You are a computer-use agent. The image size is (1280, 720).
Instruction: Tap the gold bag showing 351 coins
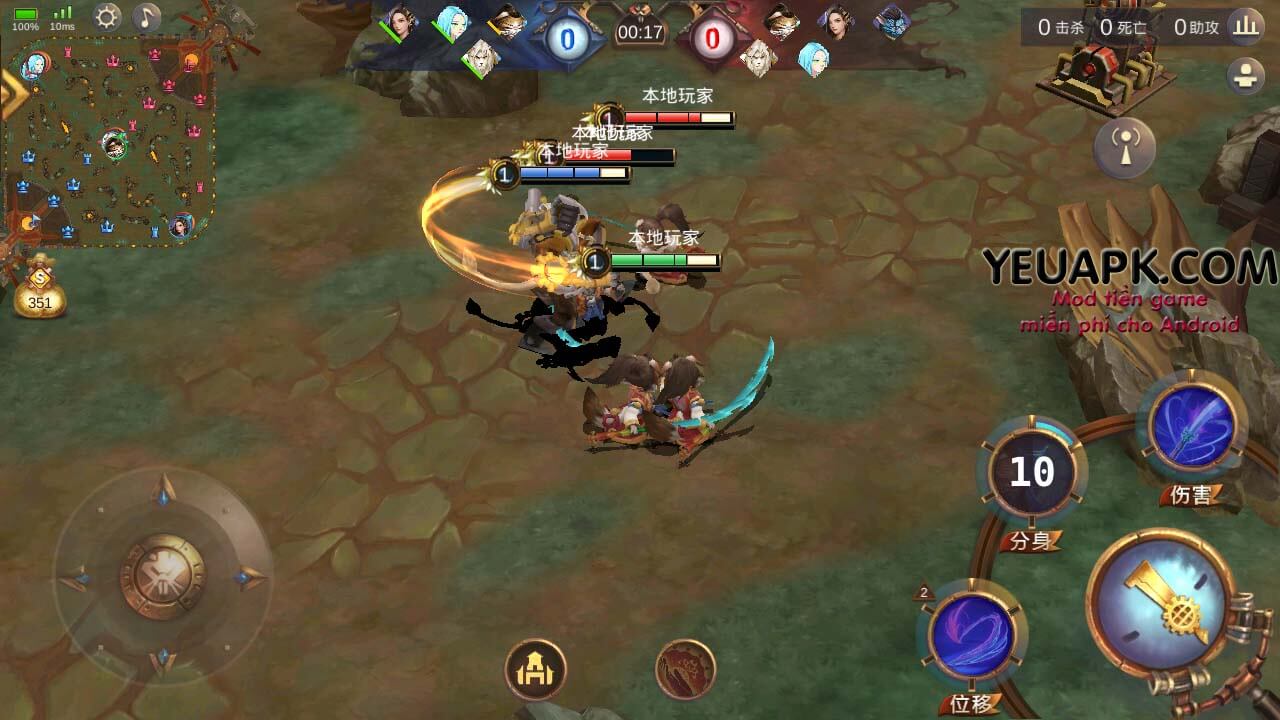pos(42,292)
